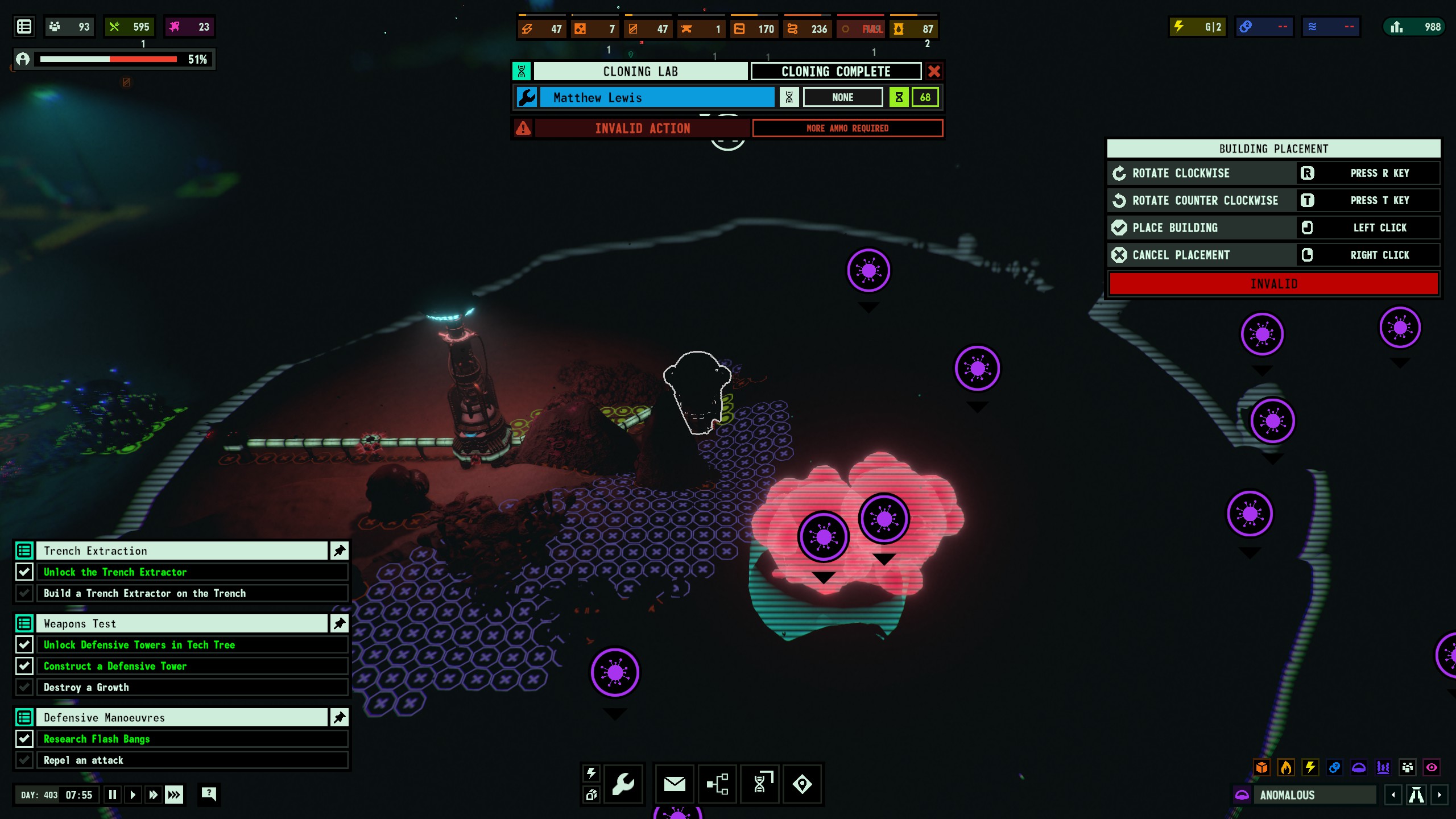Open the wrench build menu
Screen dimensions: 1456x819
[x=623, y=784]
